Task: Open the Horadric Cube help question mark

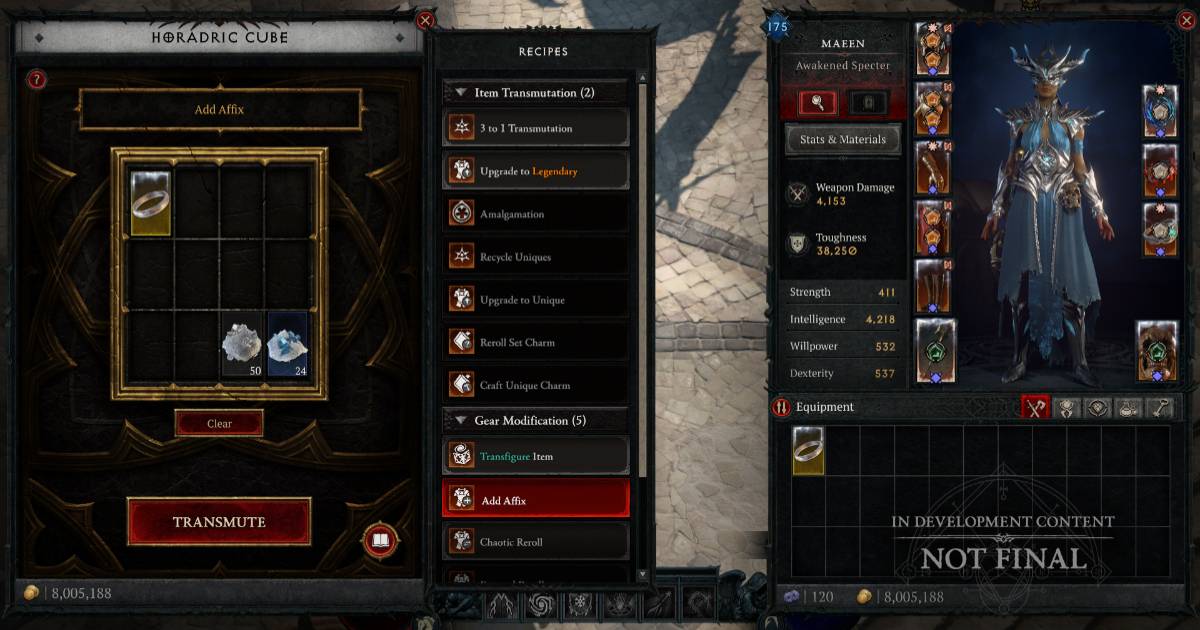Action: pyautogui.click(x=37, y=80)
